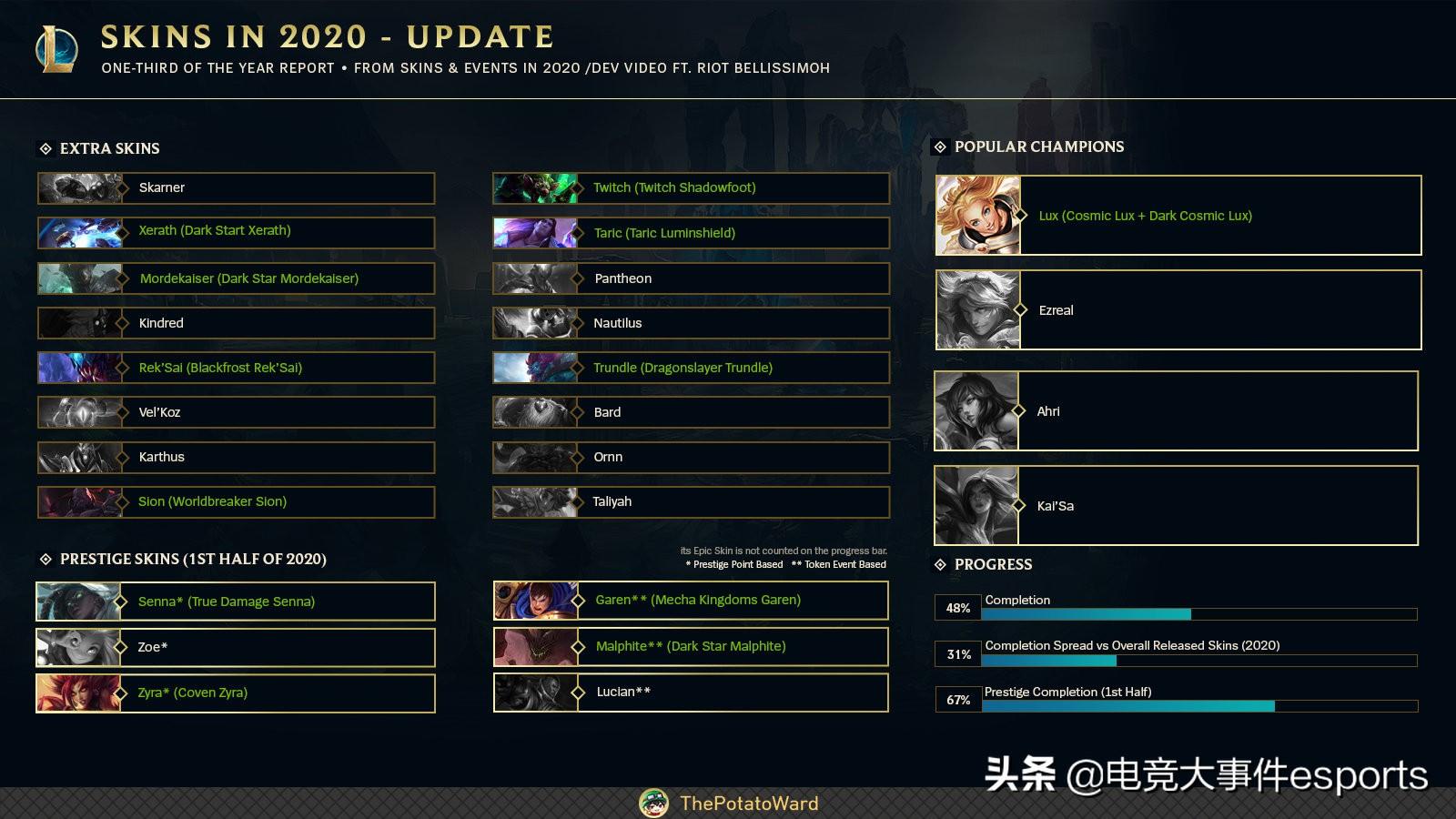Choose the Taliyah row

pyautogui.click(x=692, y=501)
